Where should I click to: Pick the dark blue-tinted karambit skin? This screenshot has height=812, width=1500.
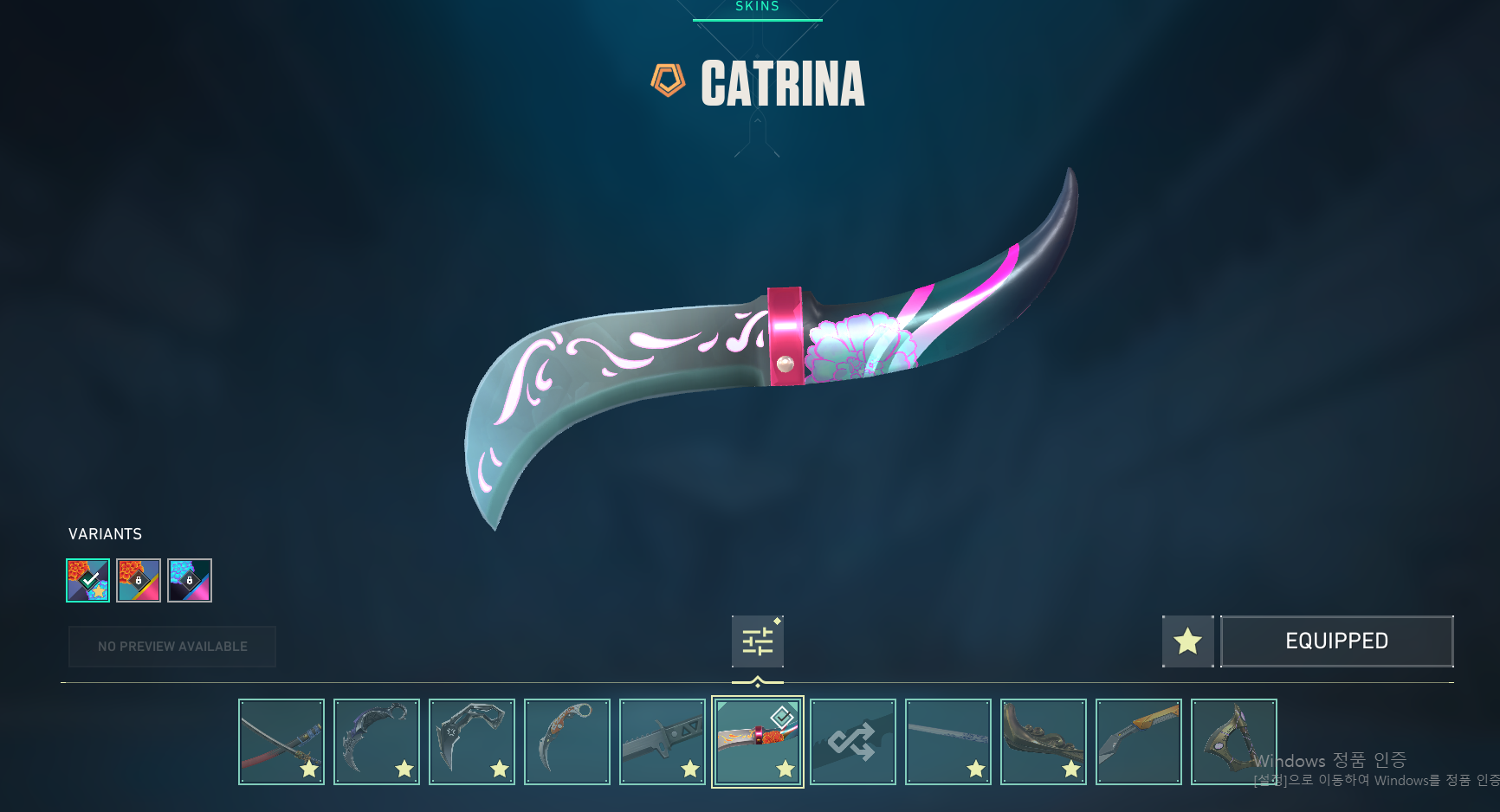tap(377, 742)
